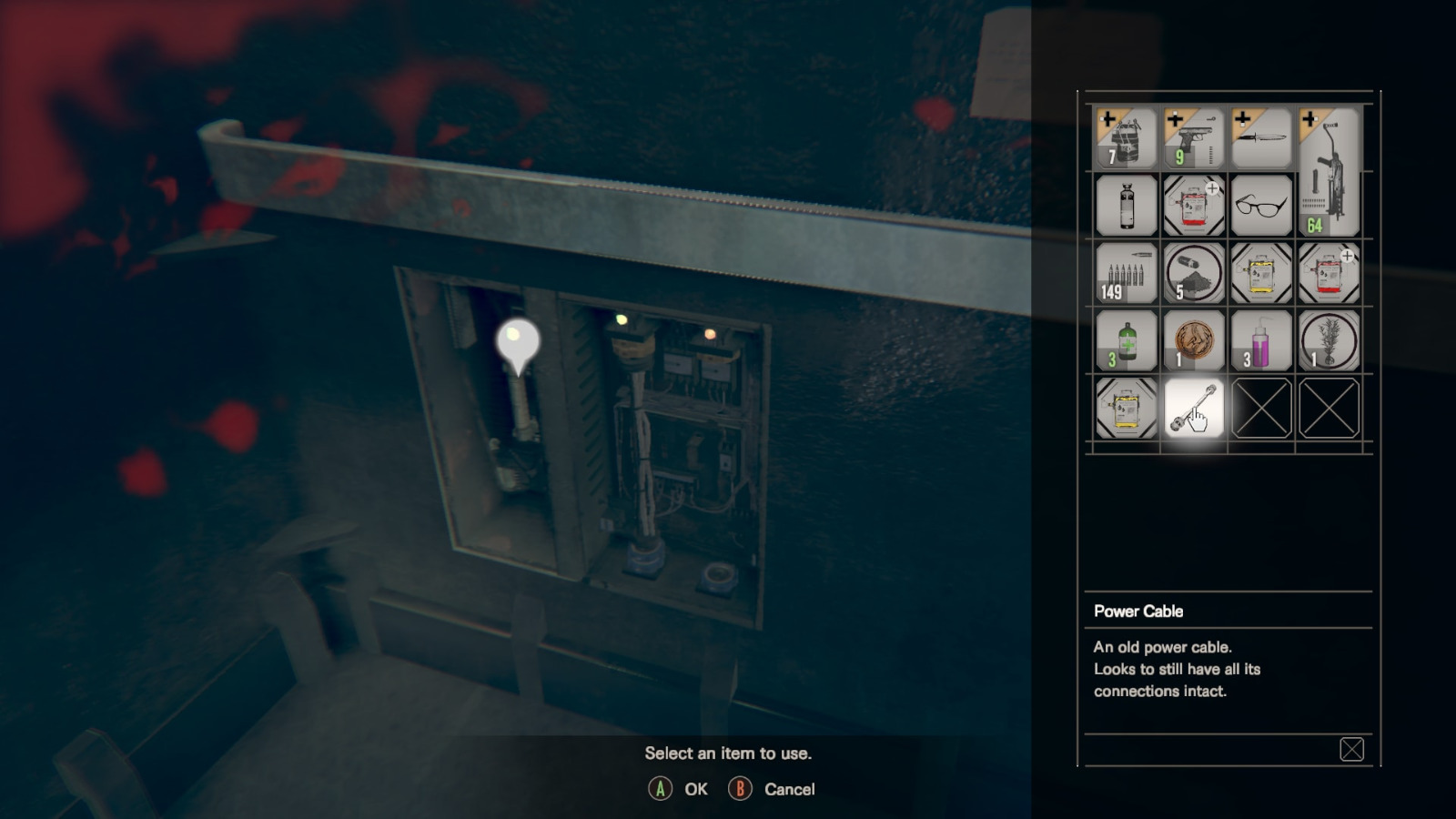Select the Power Cable item slot

(x=1193, y=409)
